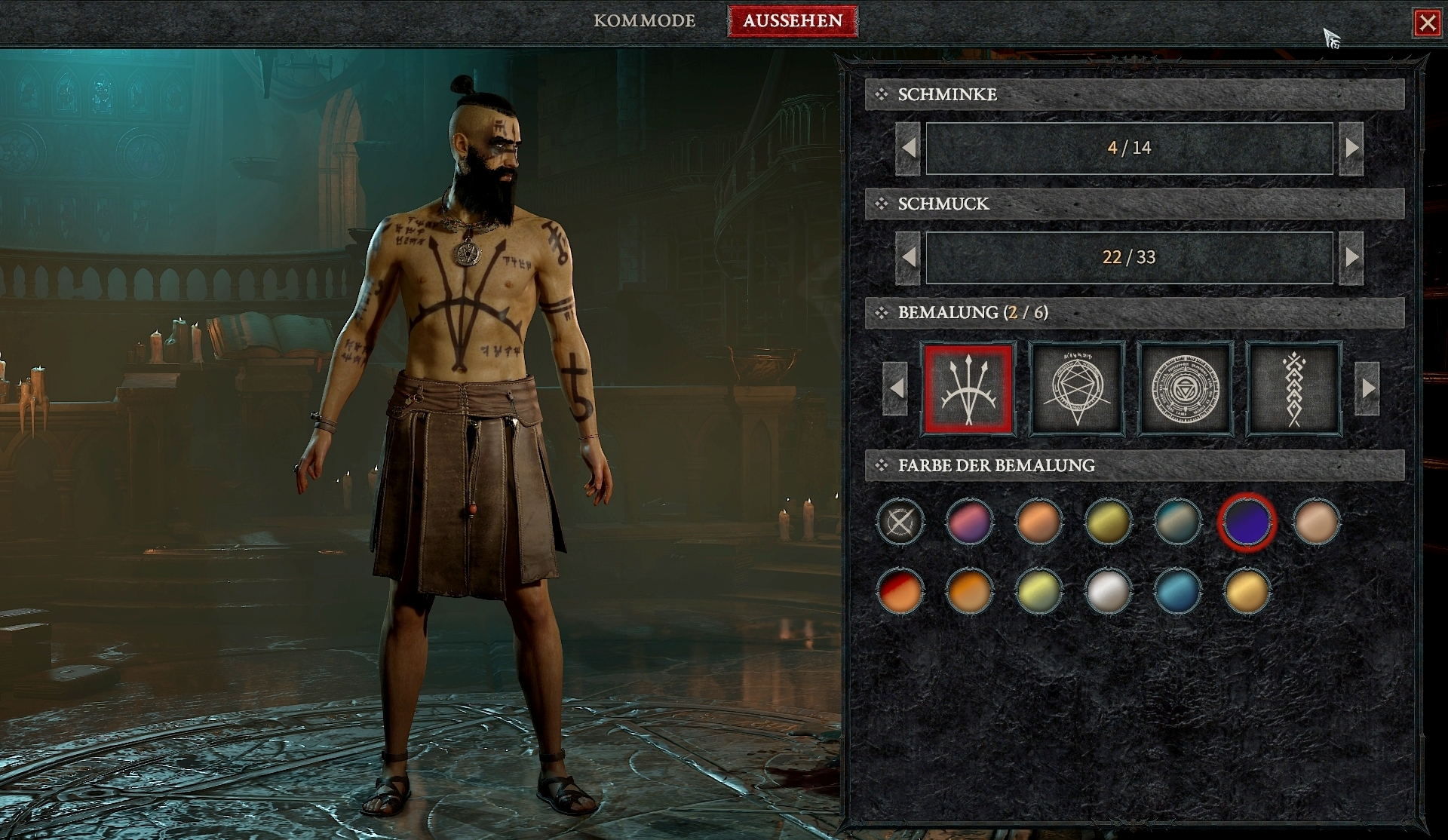Select the white paint color
The image size is (1448, 840).
tap(1109, 590)
